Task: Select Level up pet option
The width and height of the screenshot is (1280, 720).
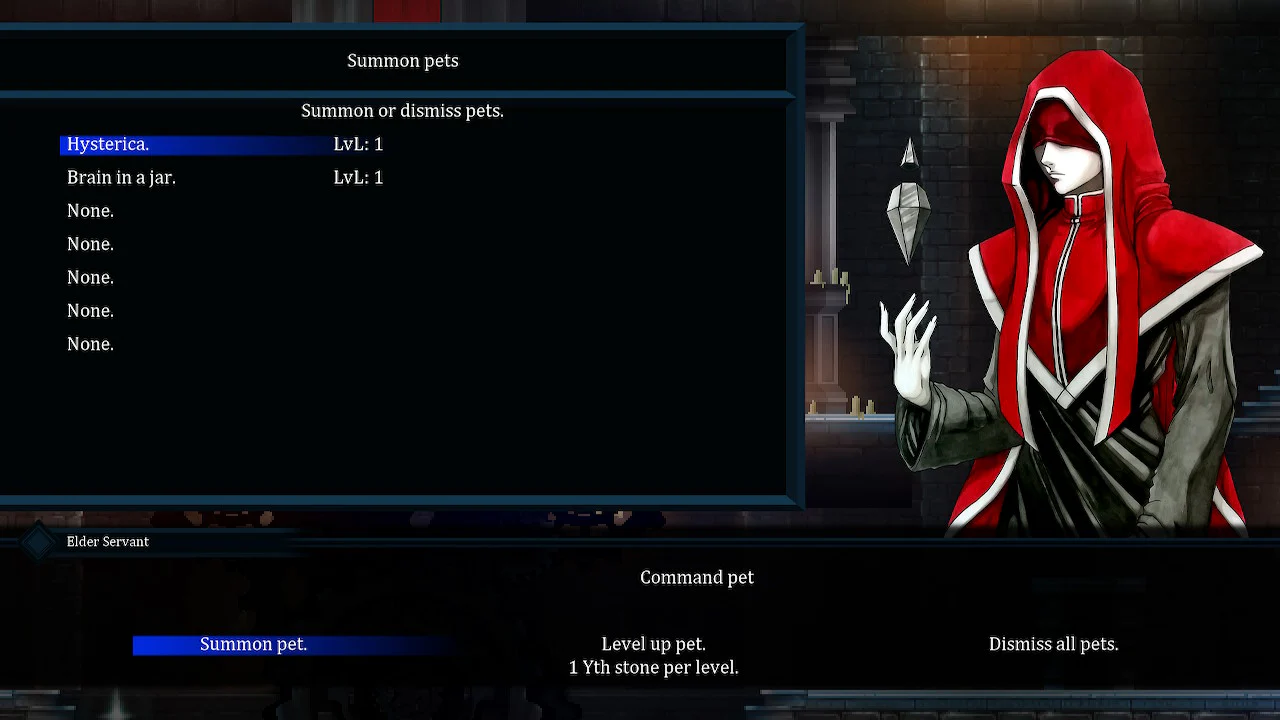Action: [653, 644]
